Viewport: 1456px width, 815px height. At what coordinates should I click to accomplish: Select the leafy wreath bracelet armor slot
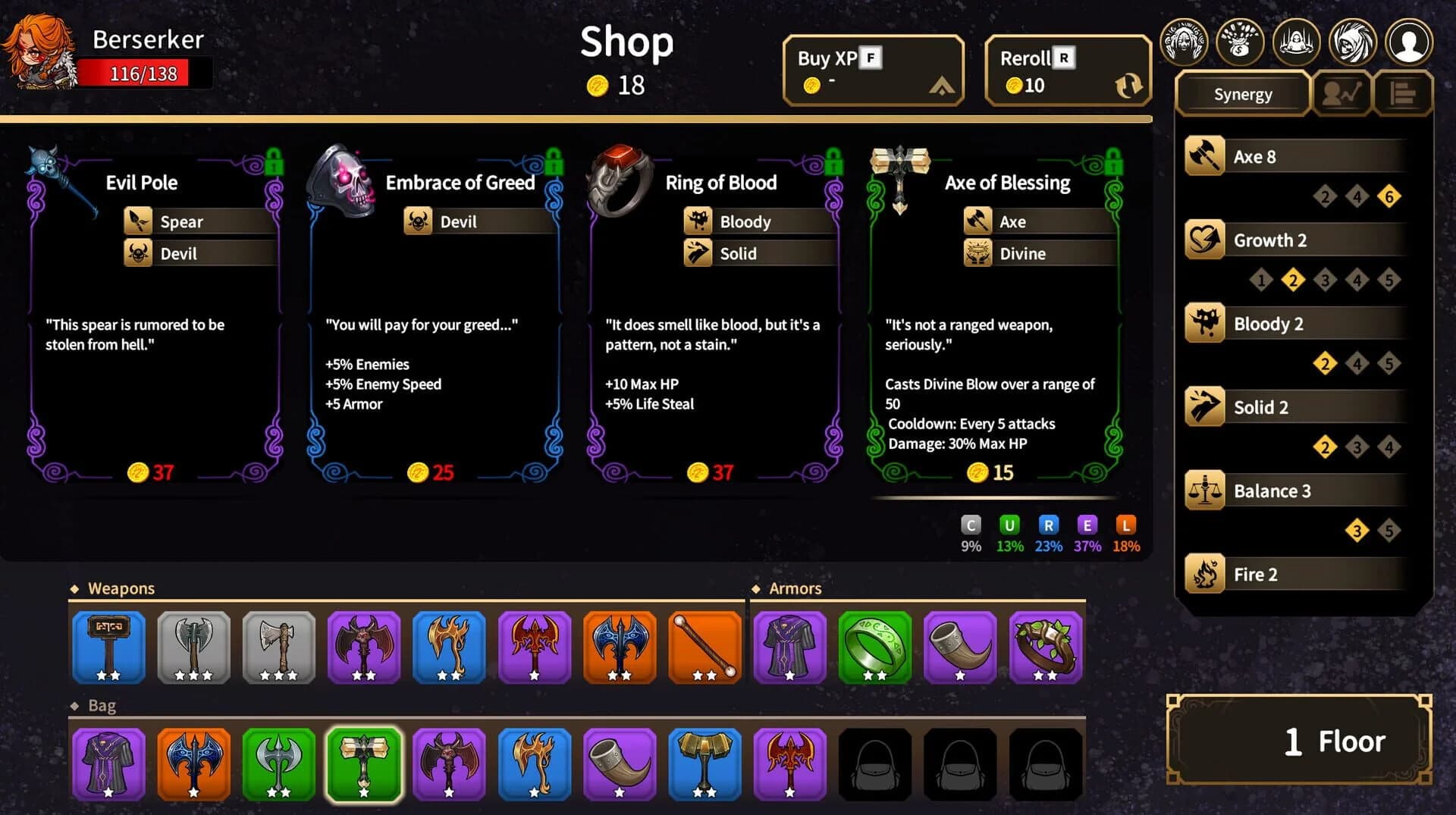click(x=1045, y=647)
